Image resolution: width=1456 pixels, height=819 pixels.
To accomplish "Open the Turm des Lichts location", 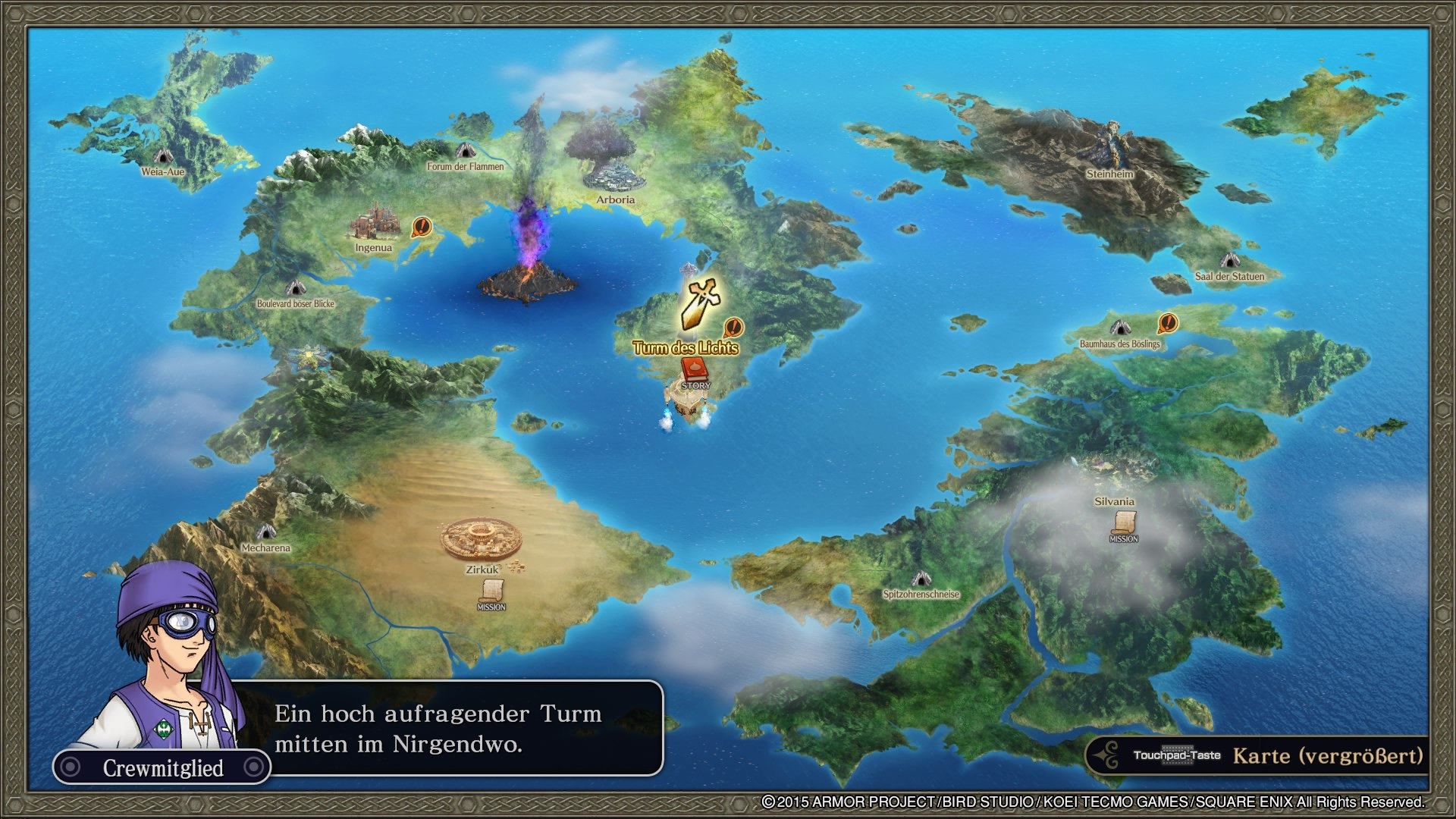I will 686,348.
